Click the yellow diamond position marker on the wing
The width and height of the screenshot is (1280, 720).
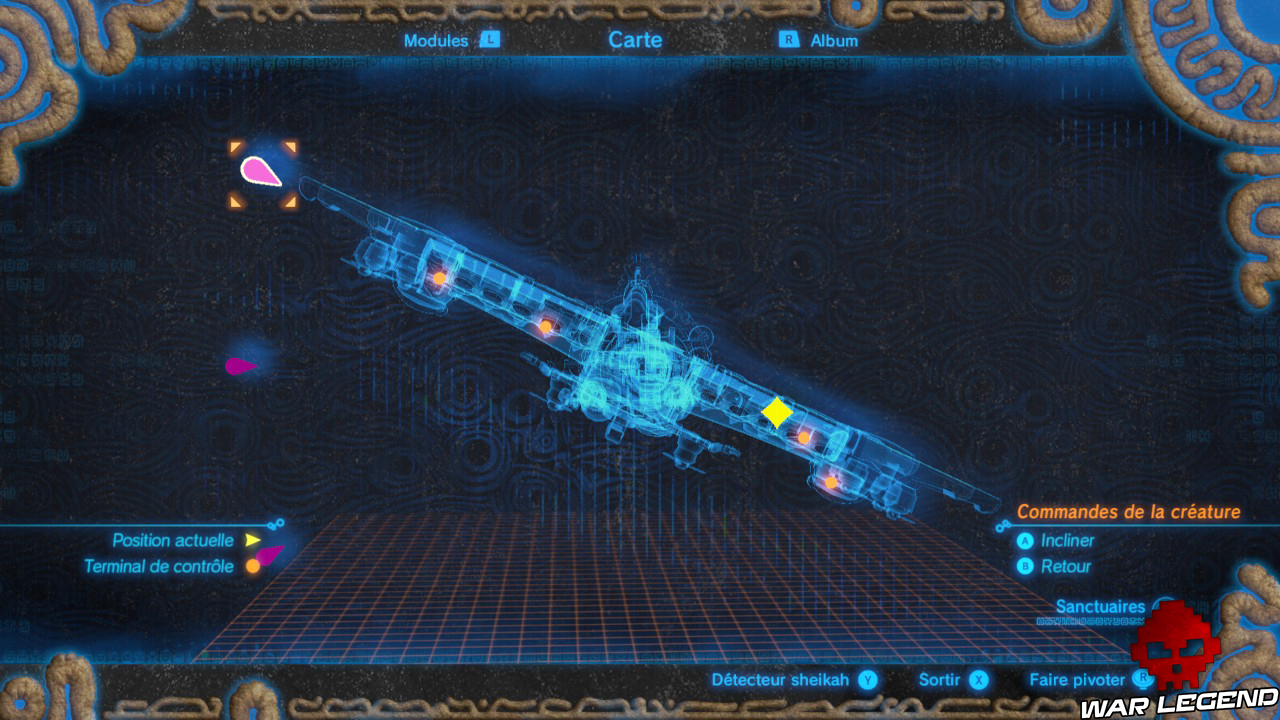pyautogui.click(x=777, y=411)
